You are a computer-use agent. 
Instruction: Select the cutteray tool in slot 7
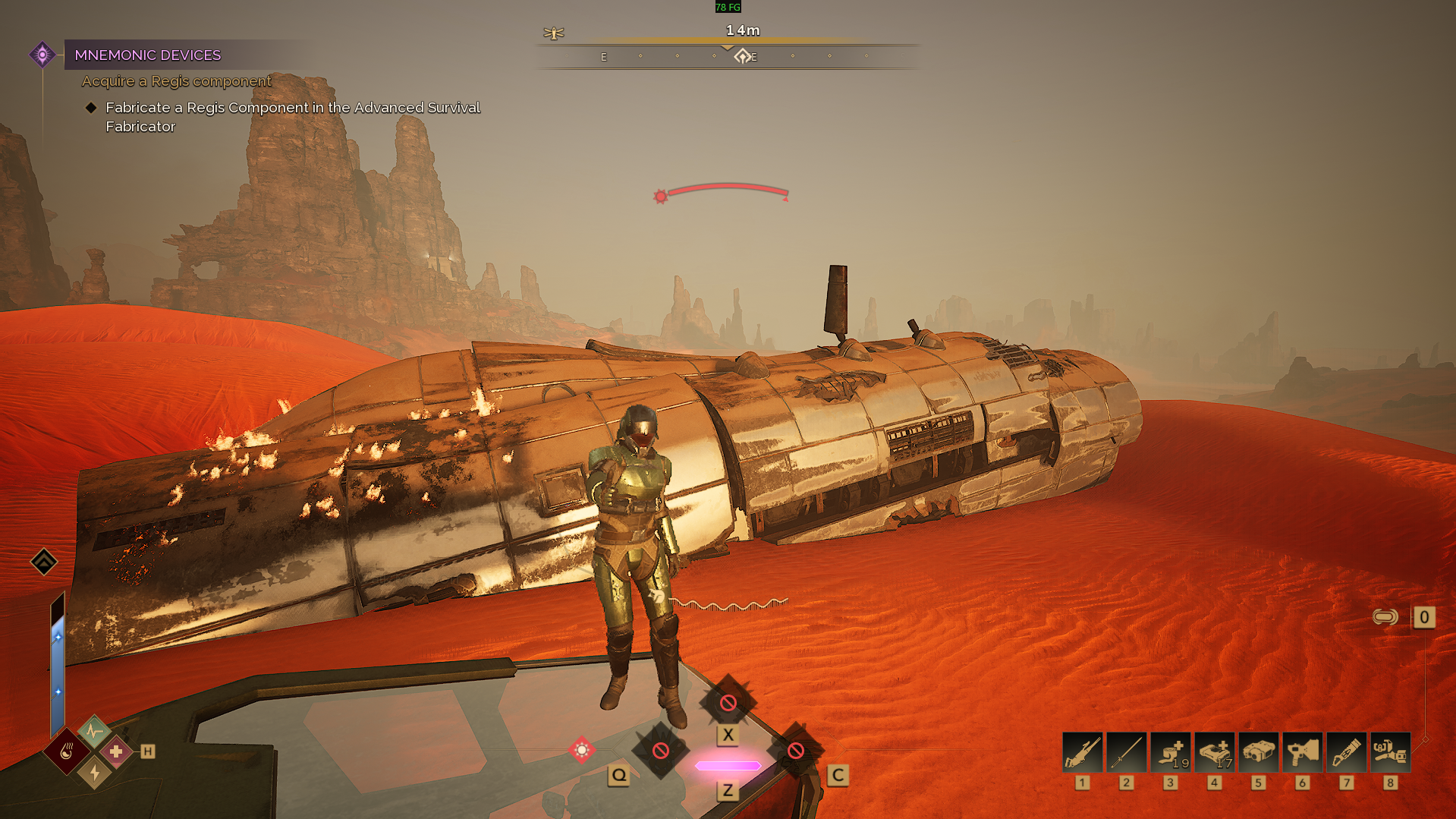1346,752
